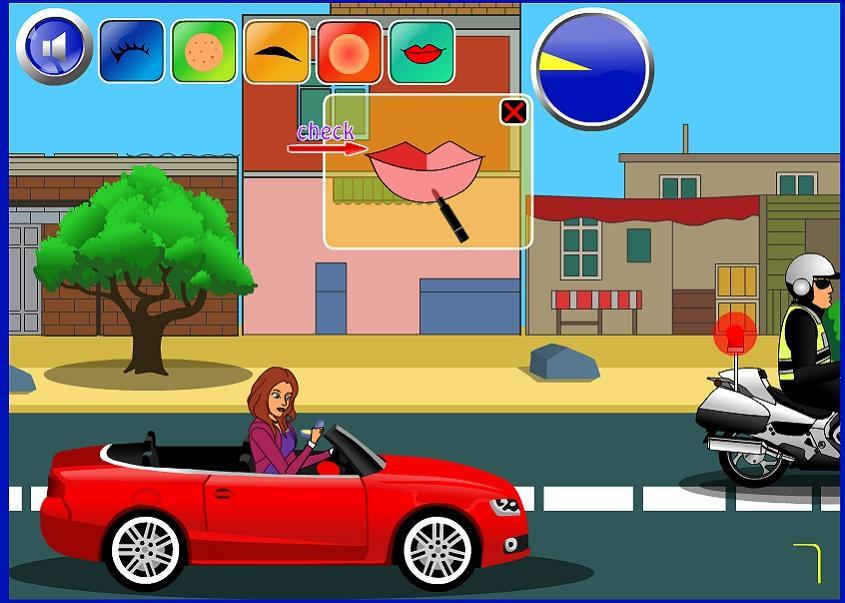Close the lipstick popup panel
Screen dimensions: 845x603
click(513, 112)
